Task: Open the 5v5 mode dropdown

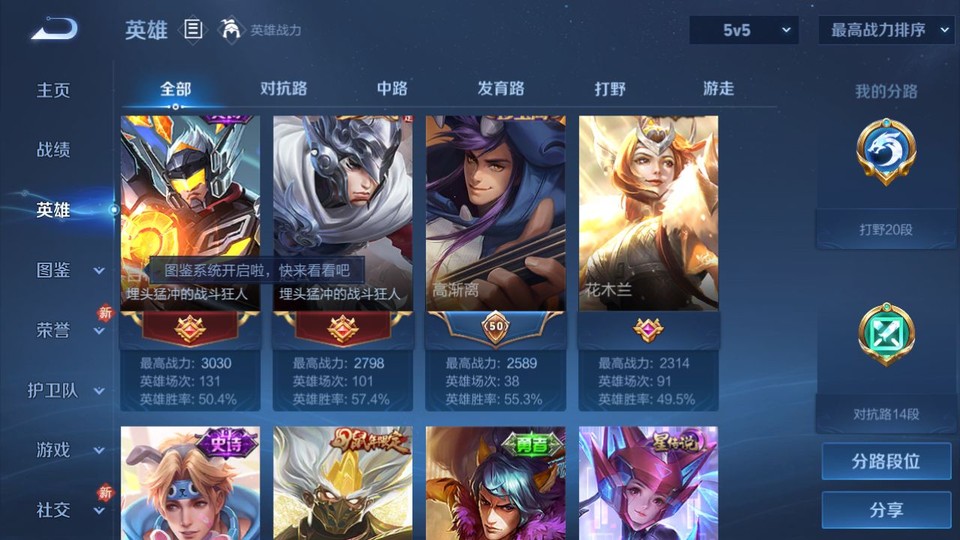Action: (744, 30)
